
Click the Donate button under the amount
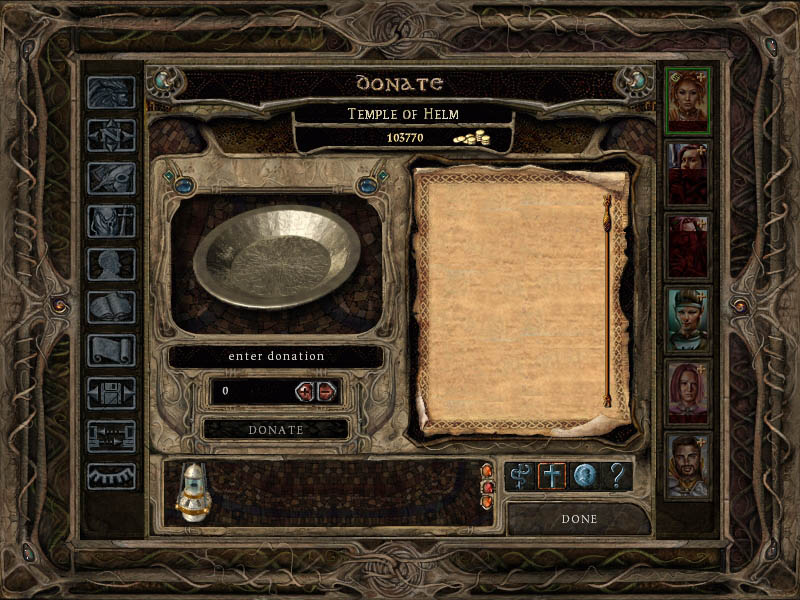[276, 429]
